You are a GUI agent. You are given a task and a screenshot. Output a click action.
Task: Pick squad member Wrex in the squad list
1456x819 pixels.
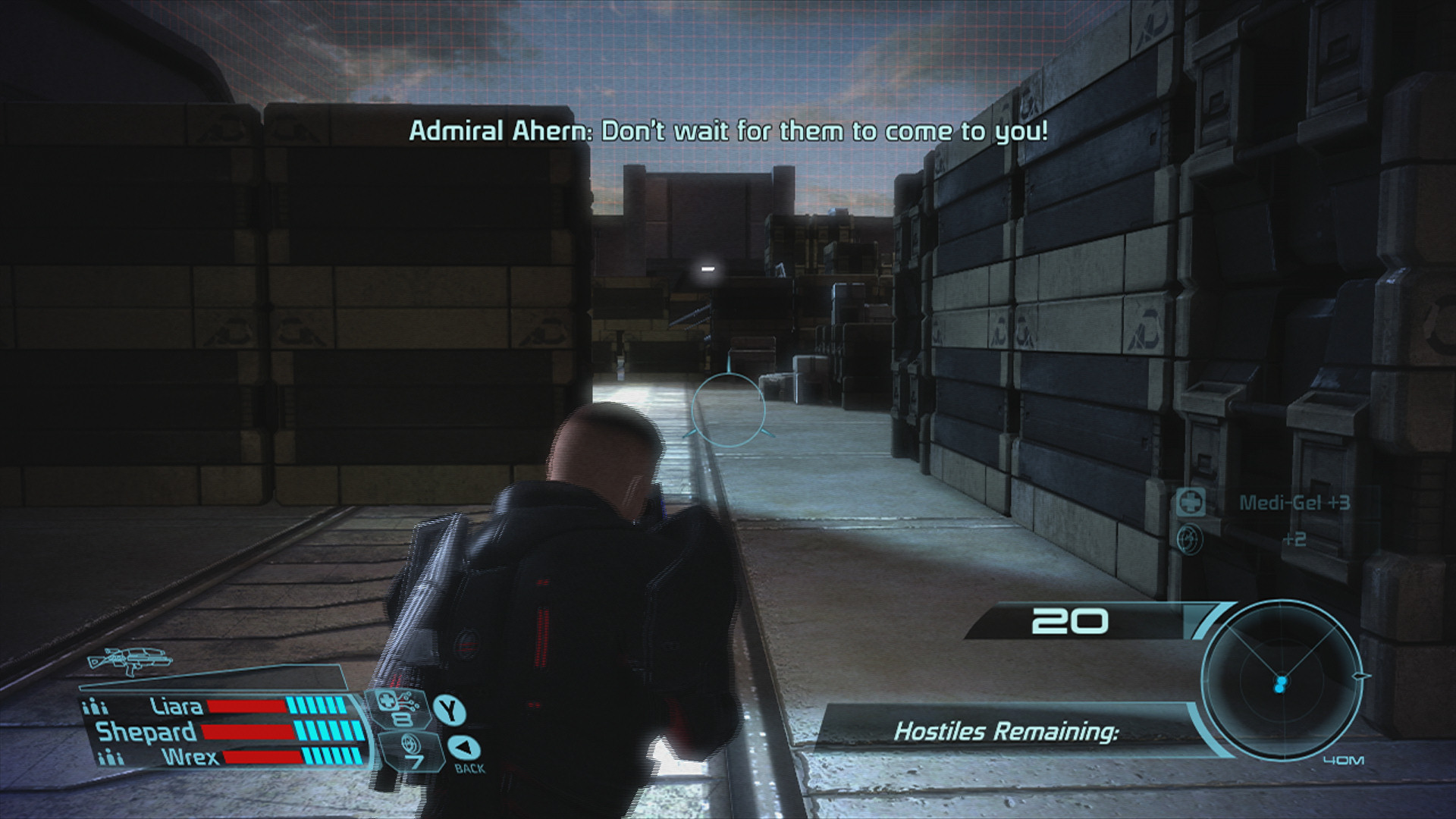coord(190,757)
